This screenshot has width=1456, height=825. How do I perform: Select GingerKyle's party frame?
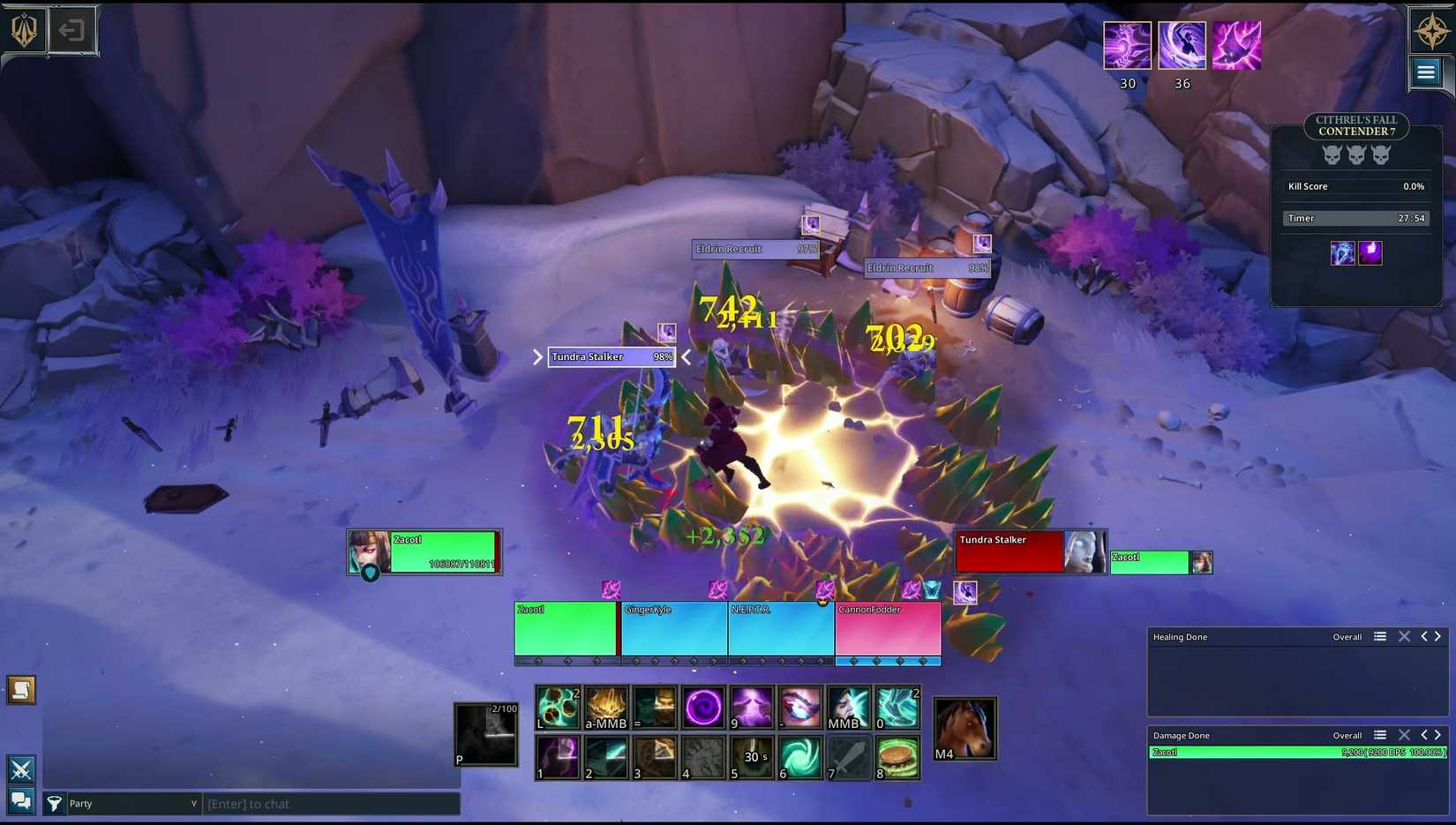tap(674, 628)
